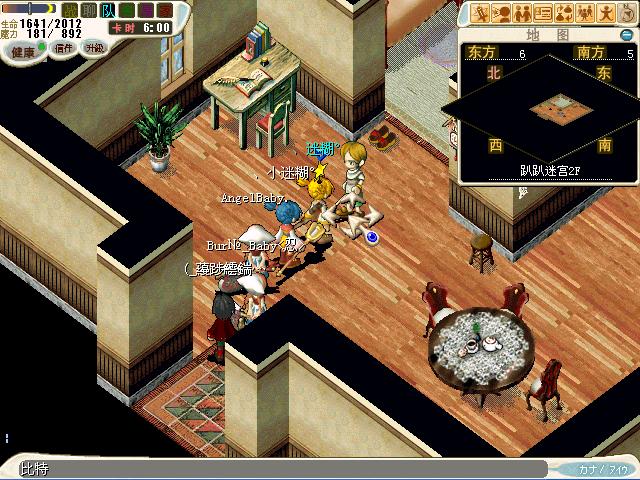640x480 pixels.
Task: Open the speaking-head chat action icon
Action: pos(500,13)
